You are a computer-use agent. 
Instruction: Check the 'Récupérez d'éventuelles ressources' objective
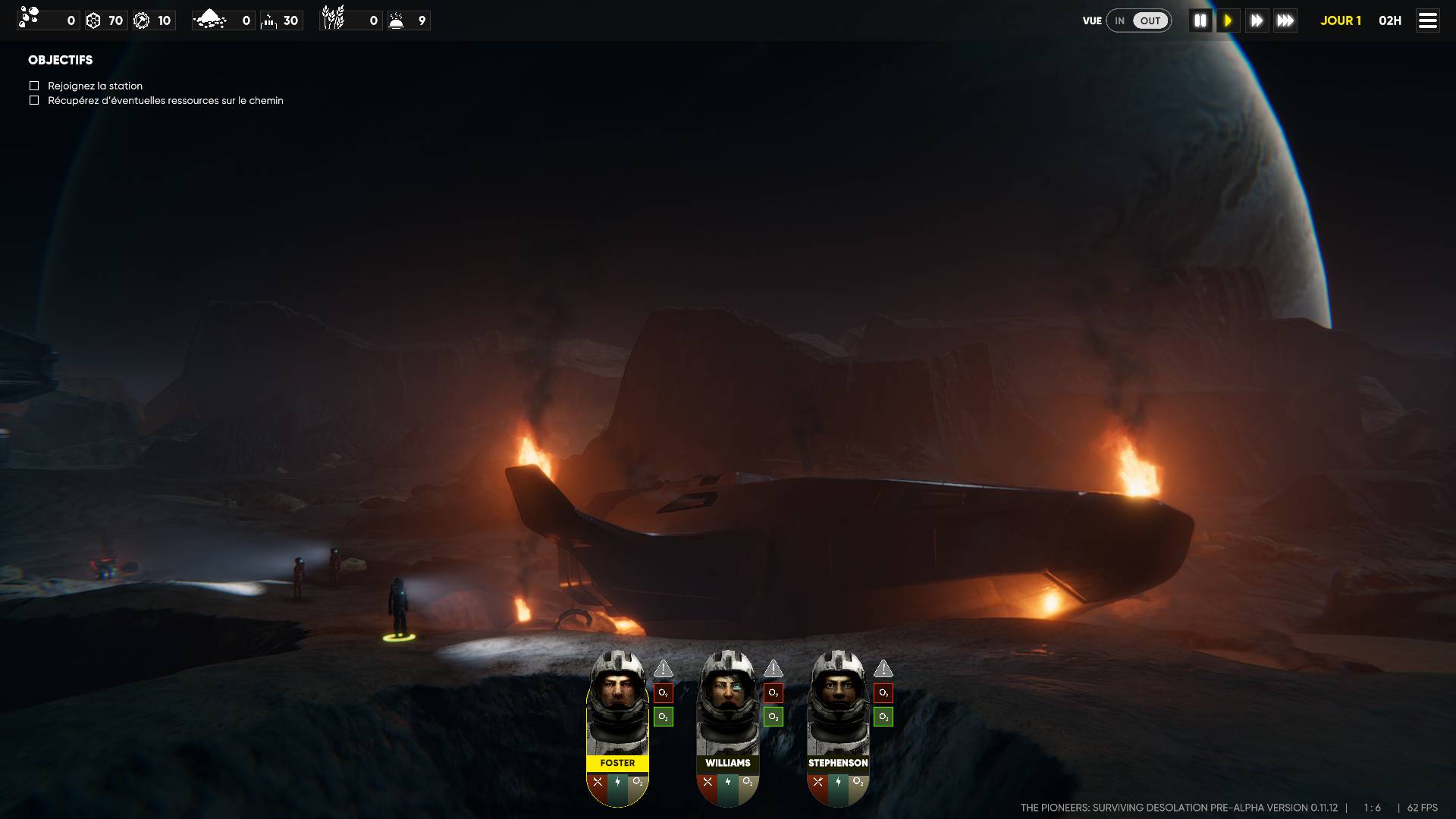click(34, 100)
